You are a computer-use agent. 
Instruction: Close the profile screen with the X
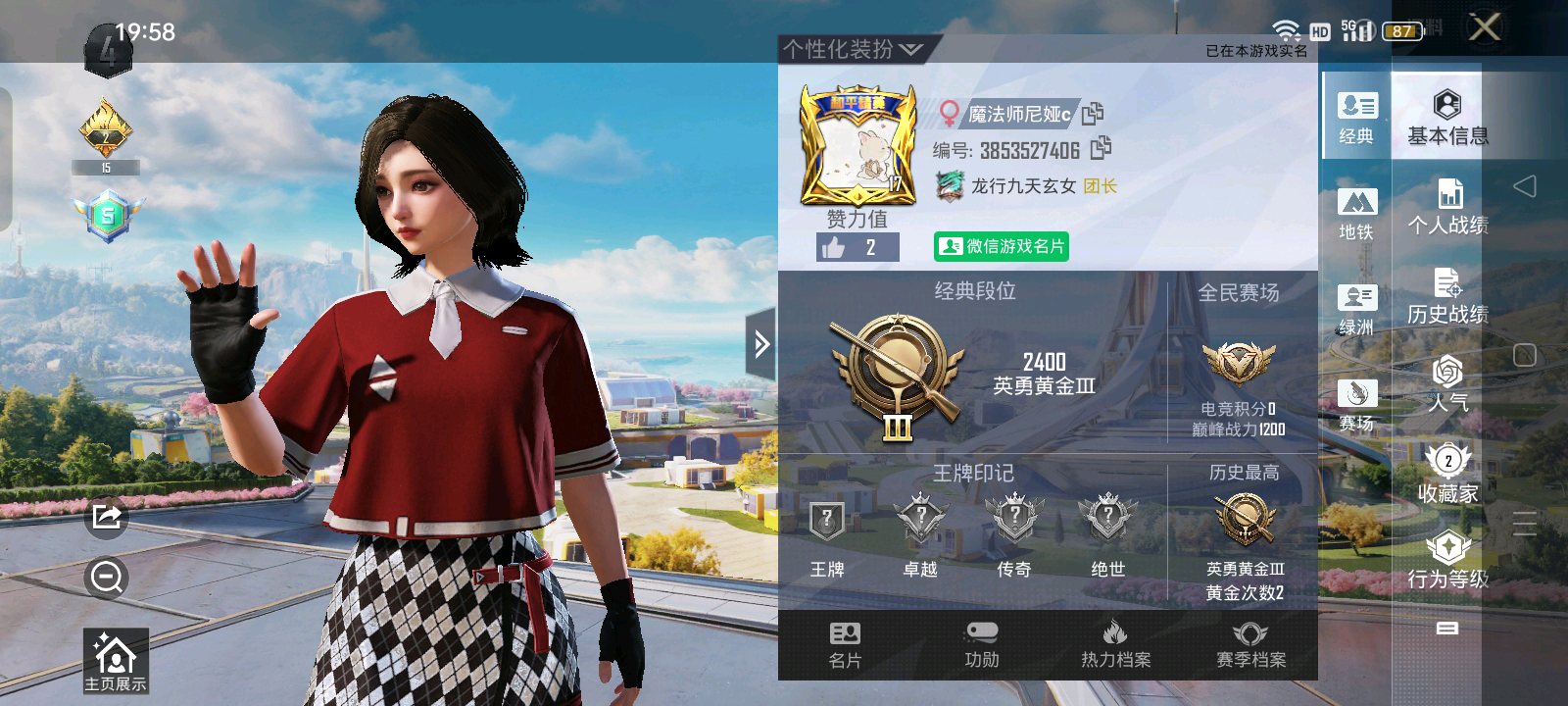click(1485, 27)
